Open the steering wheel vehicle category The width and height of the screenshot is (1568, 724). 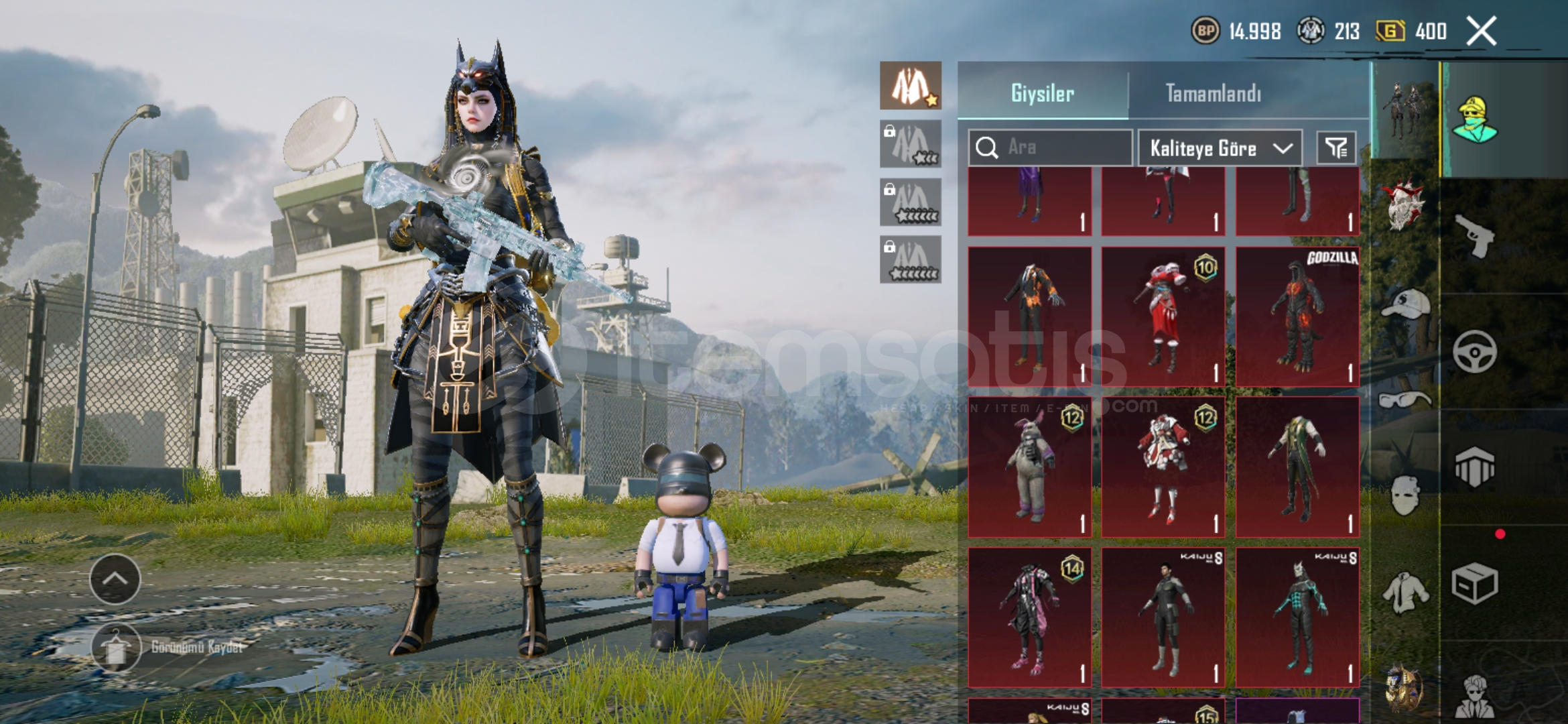point(1475,351)
